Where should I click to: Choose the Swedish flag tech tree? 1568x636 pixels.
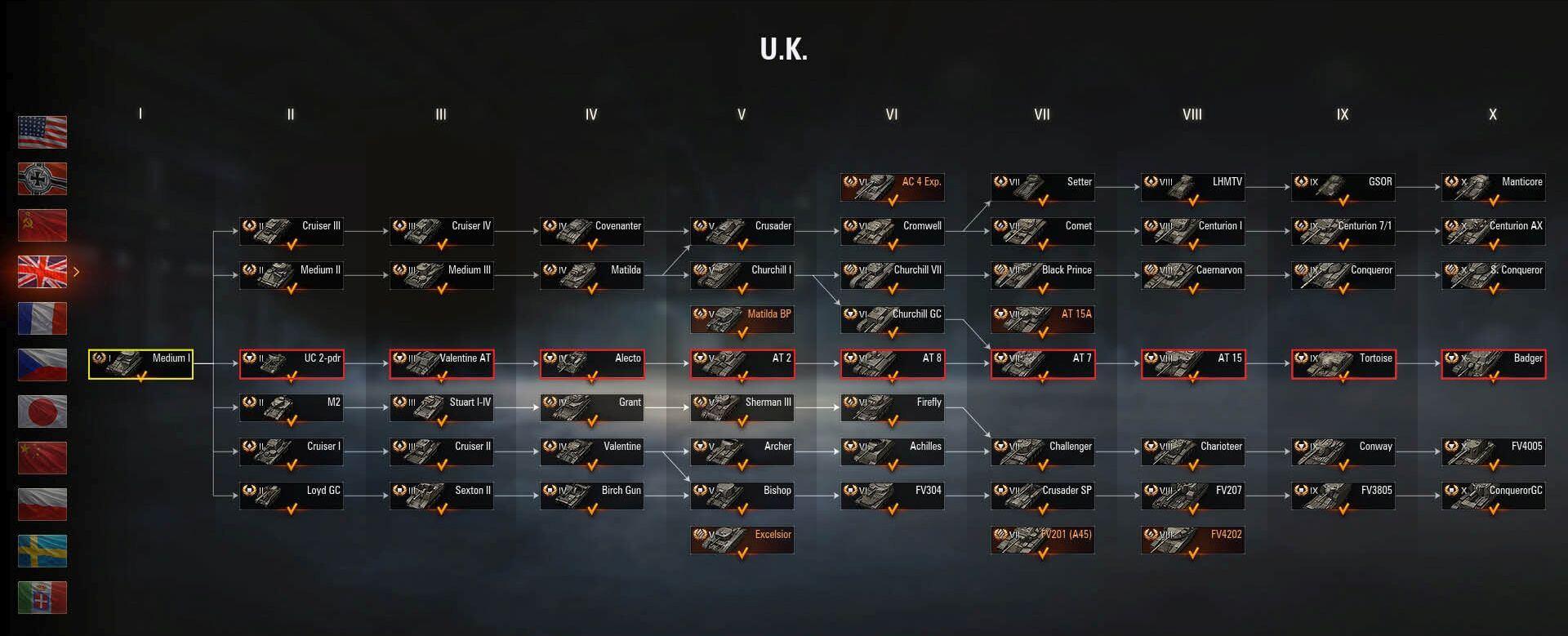tap(42, 551)
